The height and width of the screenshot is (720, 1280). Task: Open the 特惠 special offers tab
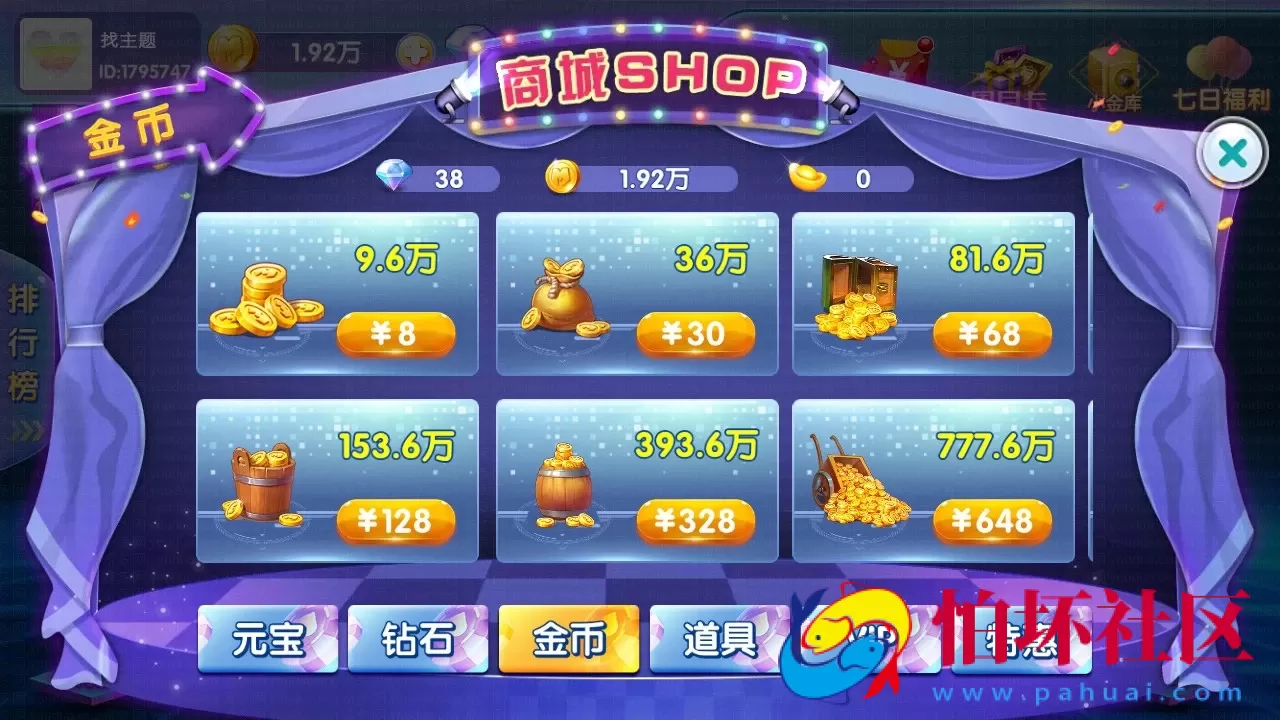click(x=1023, y=641)
